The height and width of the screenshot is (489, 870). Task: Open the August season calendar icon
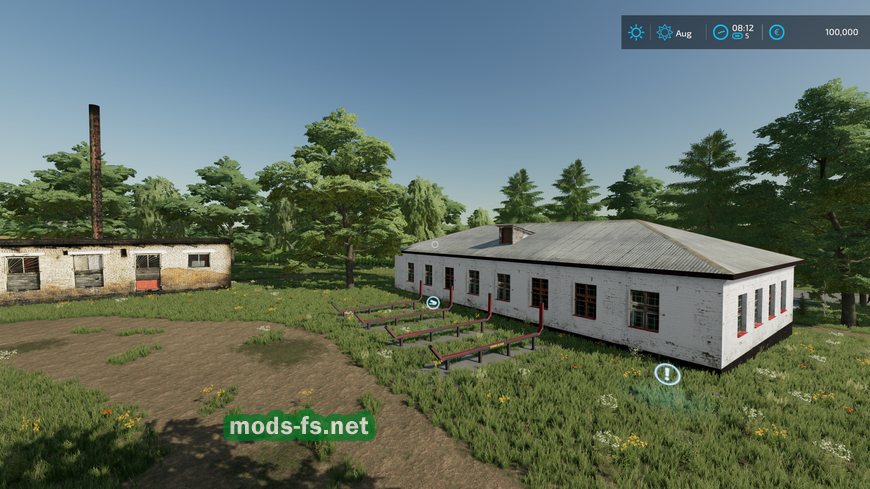[664, 32]
